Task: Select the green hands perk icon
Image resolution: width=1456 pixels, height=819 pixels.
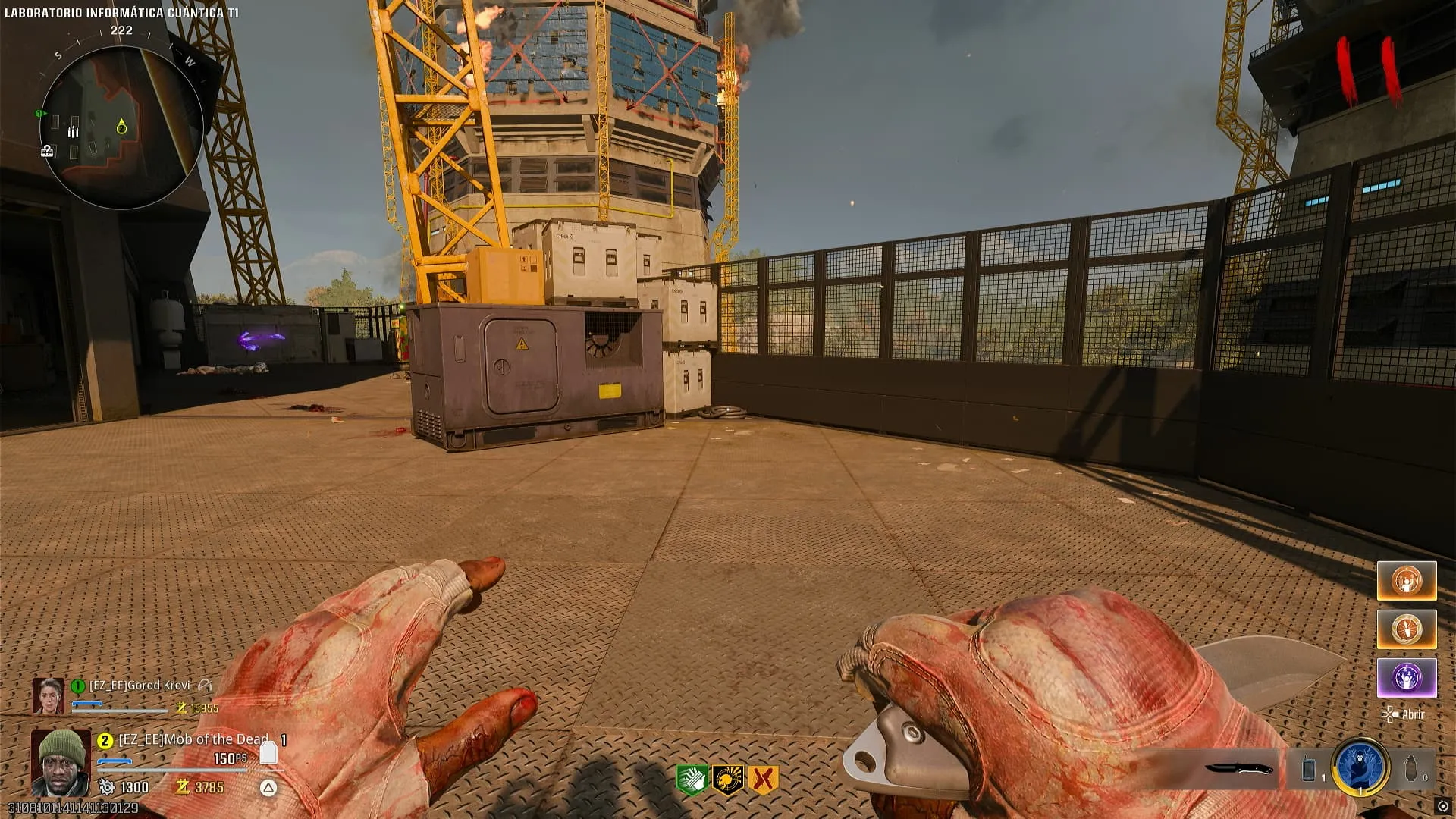Action: click(x=692, y=780)
